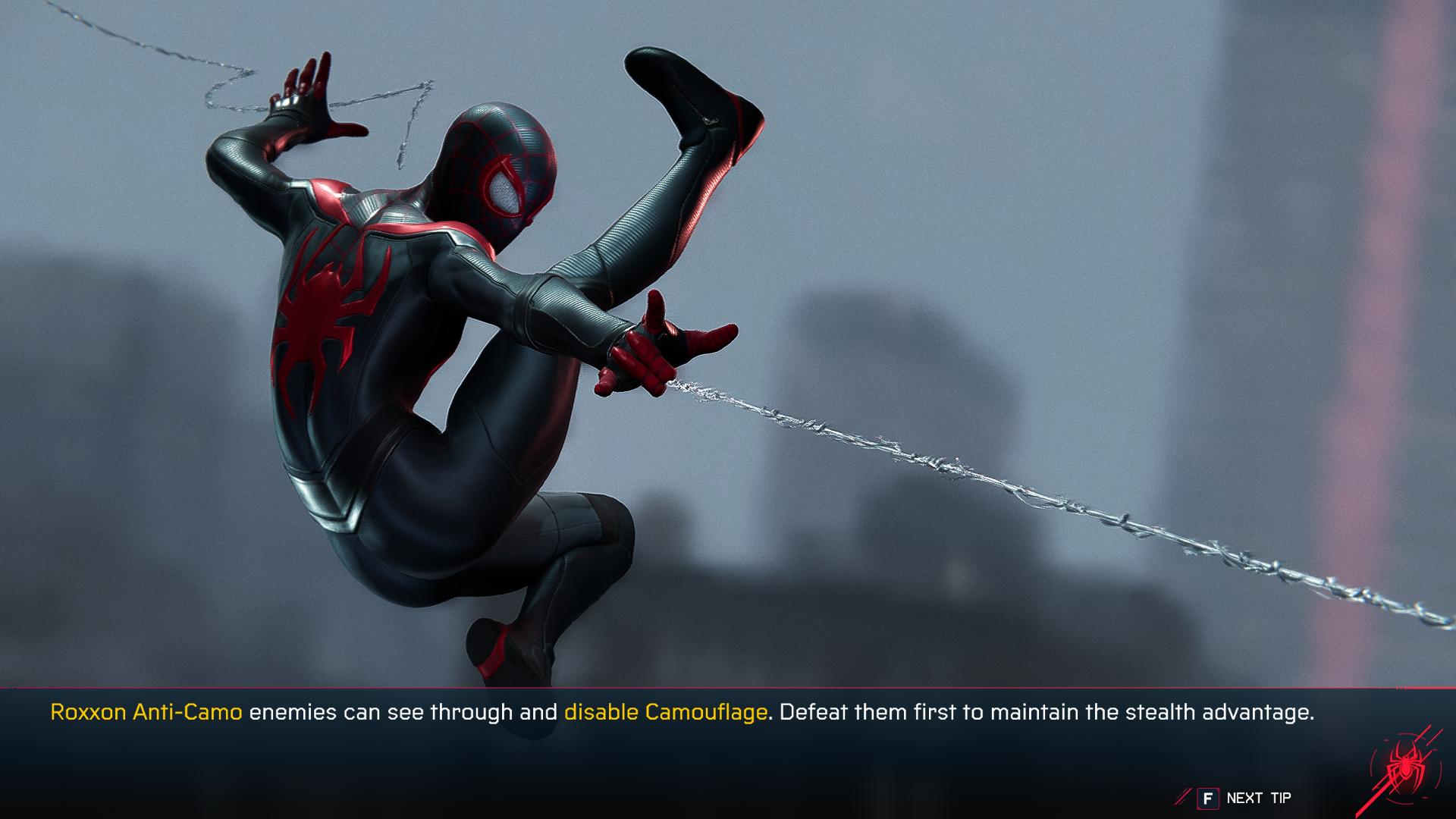
Task: Show the next loading tip
Action: pos(1244,798)
